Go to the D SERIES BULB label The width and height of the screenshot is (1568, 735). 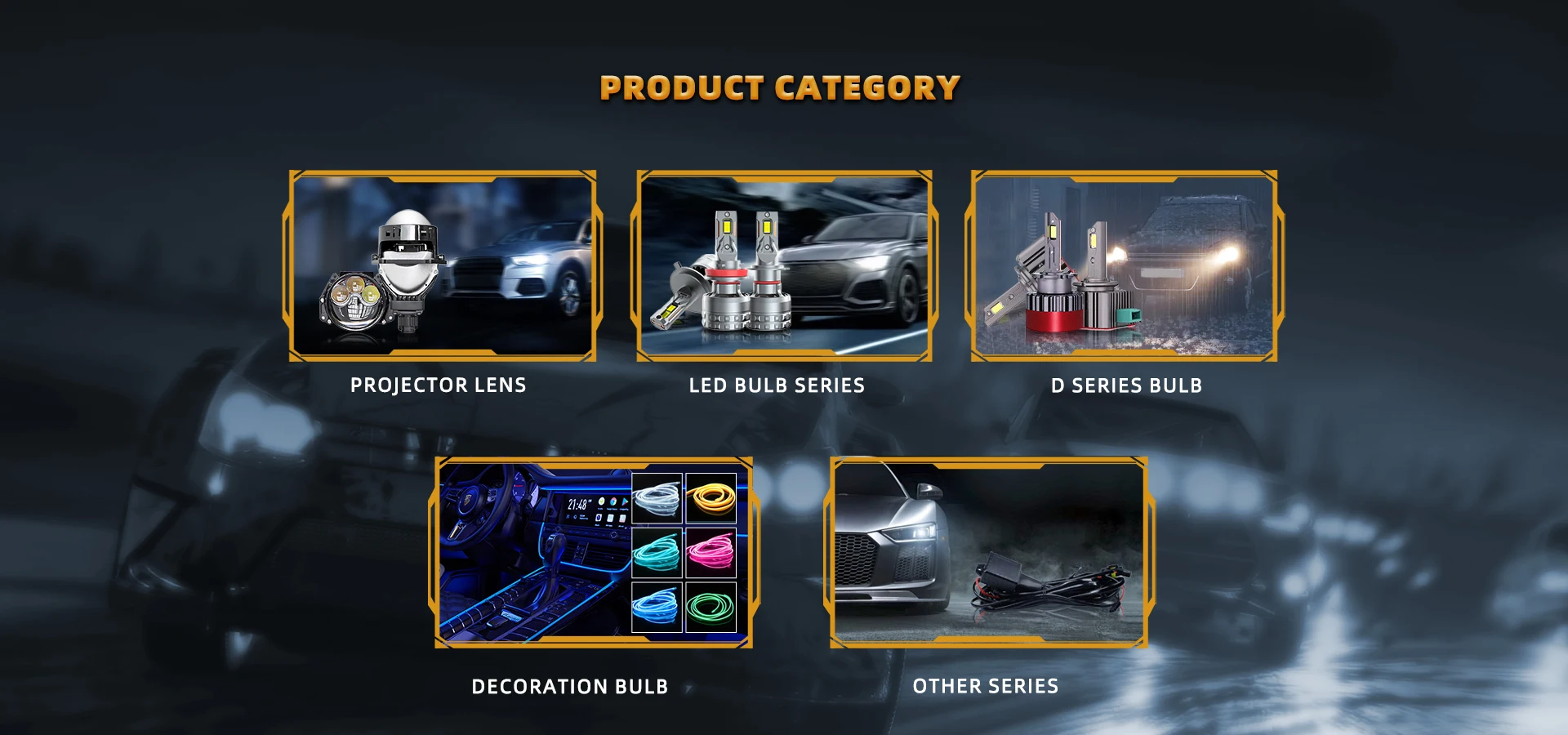point(1126,385)
